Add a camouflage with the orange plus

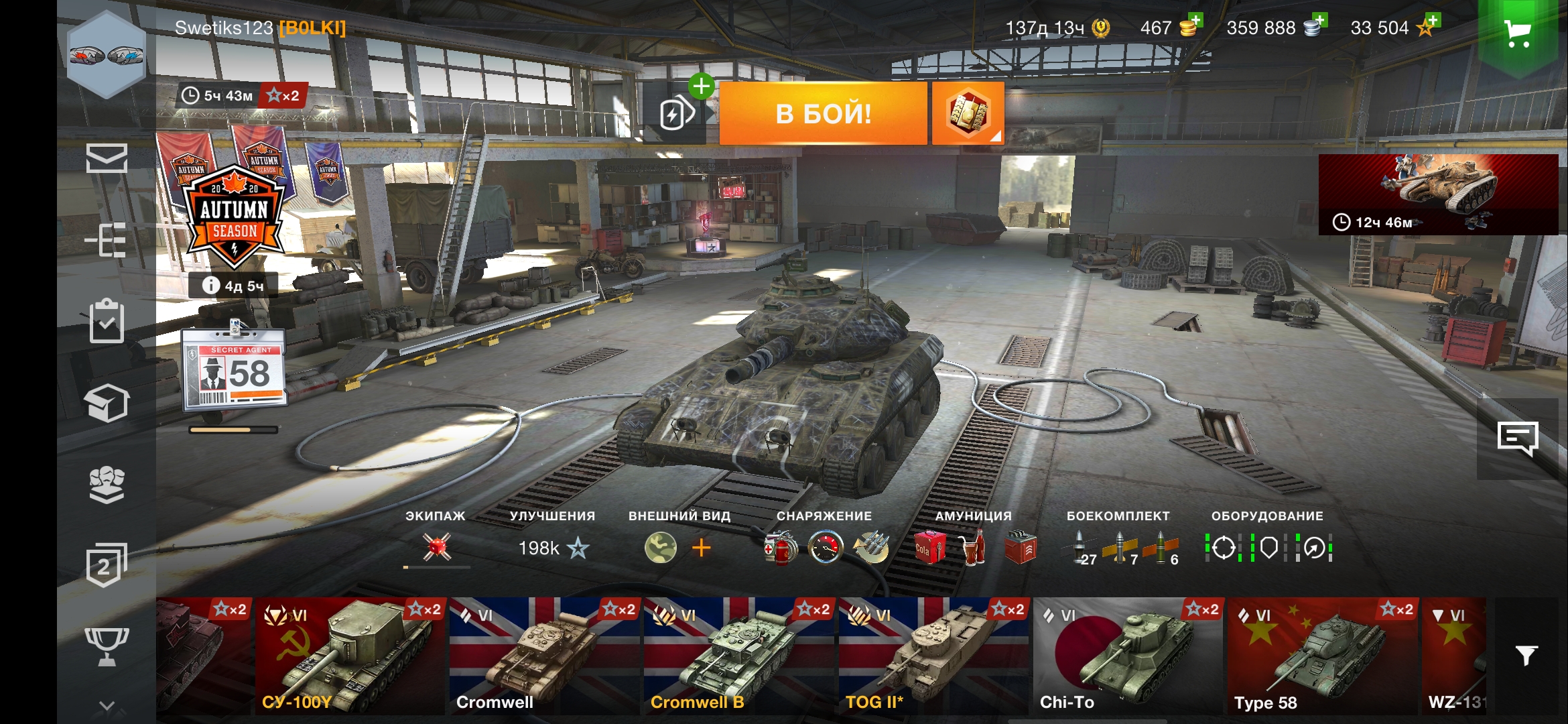[x=701, y=548]
